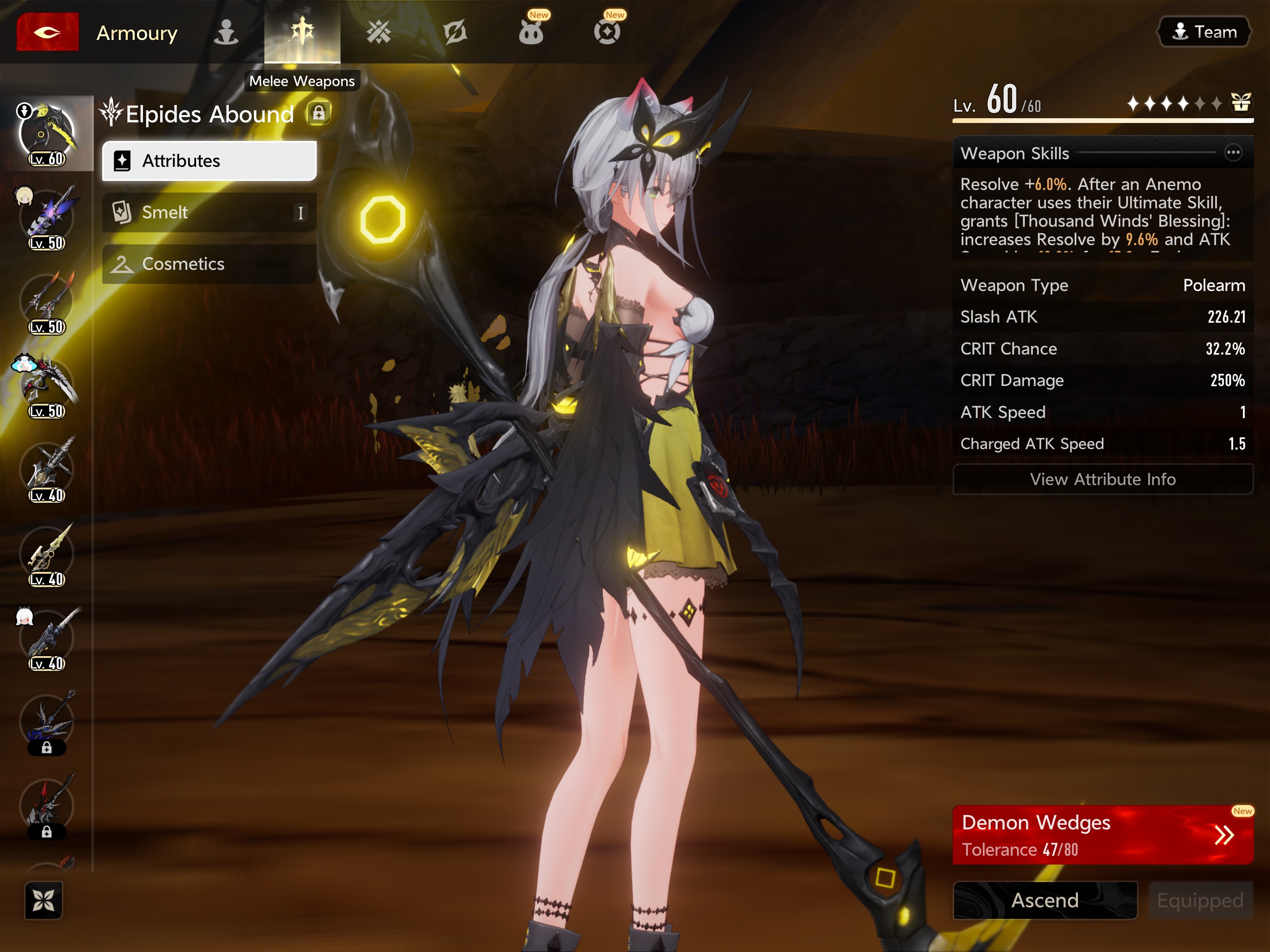The width and height of the screenshot is (1270, 952).
Task: Click the flower filter button
Action: (x=44, y=900)
